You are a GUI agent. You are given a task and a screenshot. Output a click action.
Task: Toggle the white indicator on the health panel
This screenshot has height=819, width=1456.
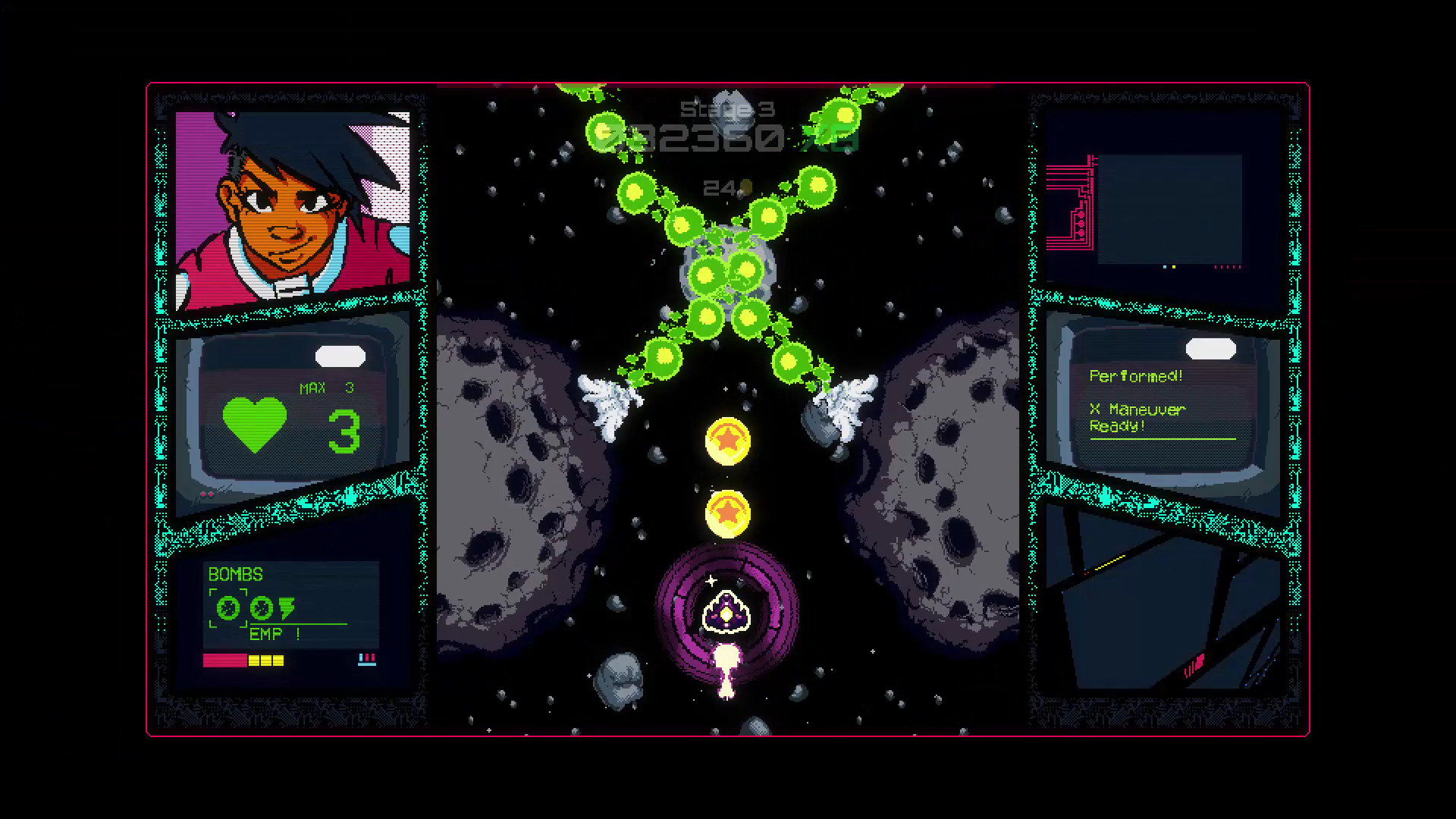(x=341, y=356)
